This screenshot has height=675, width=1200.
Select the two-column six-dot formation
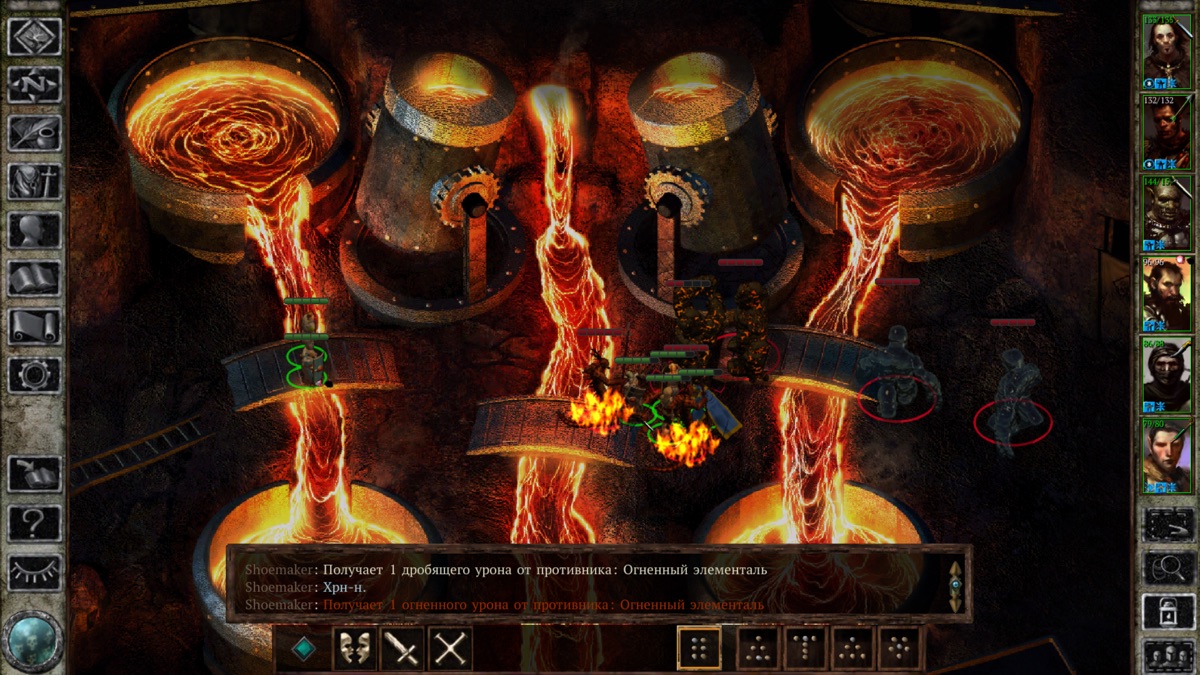point(699,649)
